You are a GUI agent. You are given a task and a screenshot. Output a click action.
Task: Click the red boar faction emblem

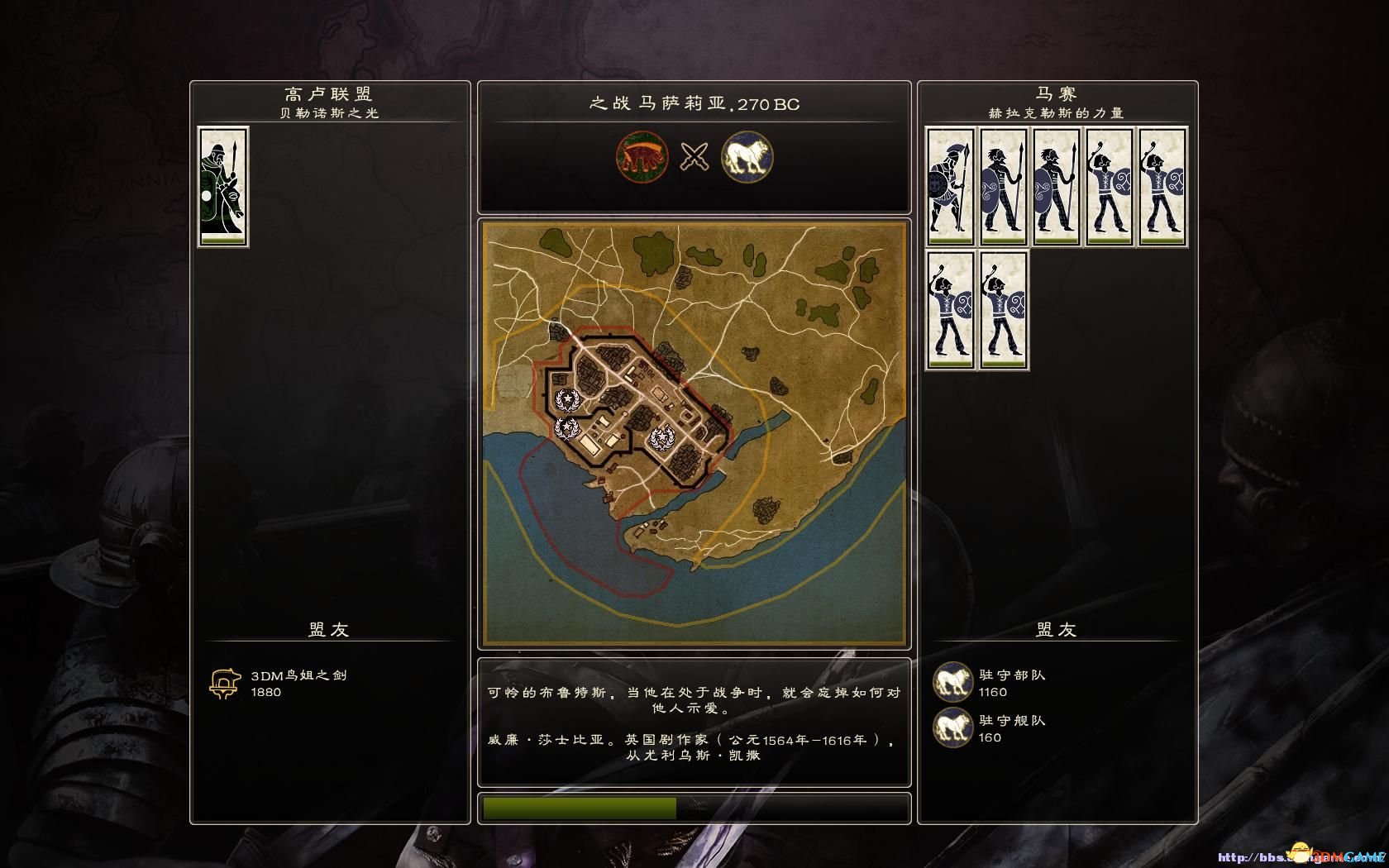[642, 156]
